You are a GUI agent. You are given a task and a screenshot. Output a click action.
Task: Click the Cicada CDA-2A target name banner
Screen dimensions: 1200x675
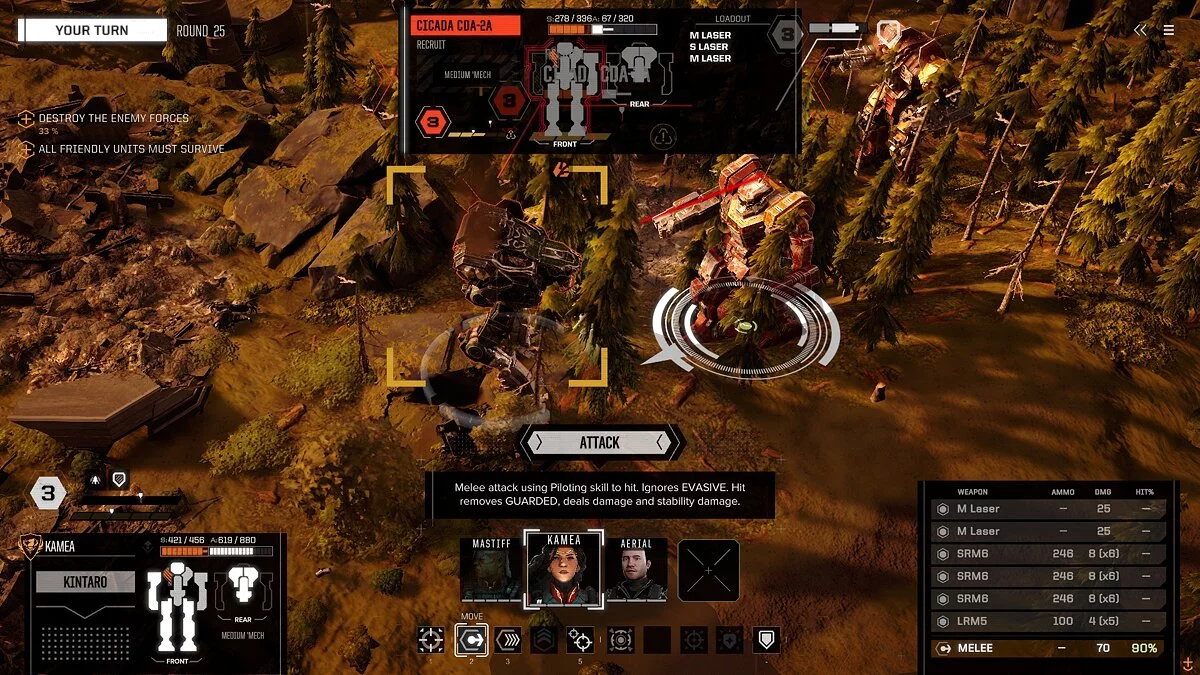pos(465,26)
